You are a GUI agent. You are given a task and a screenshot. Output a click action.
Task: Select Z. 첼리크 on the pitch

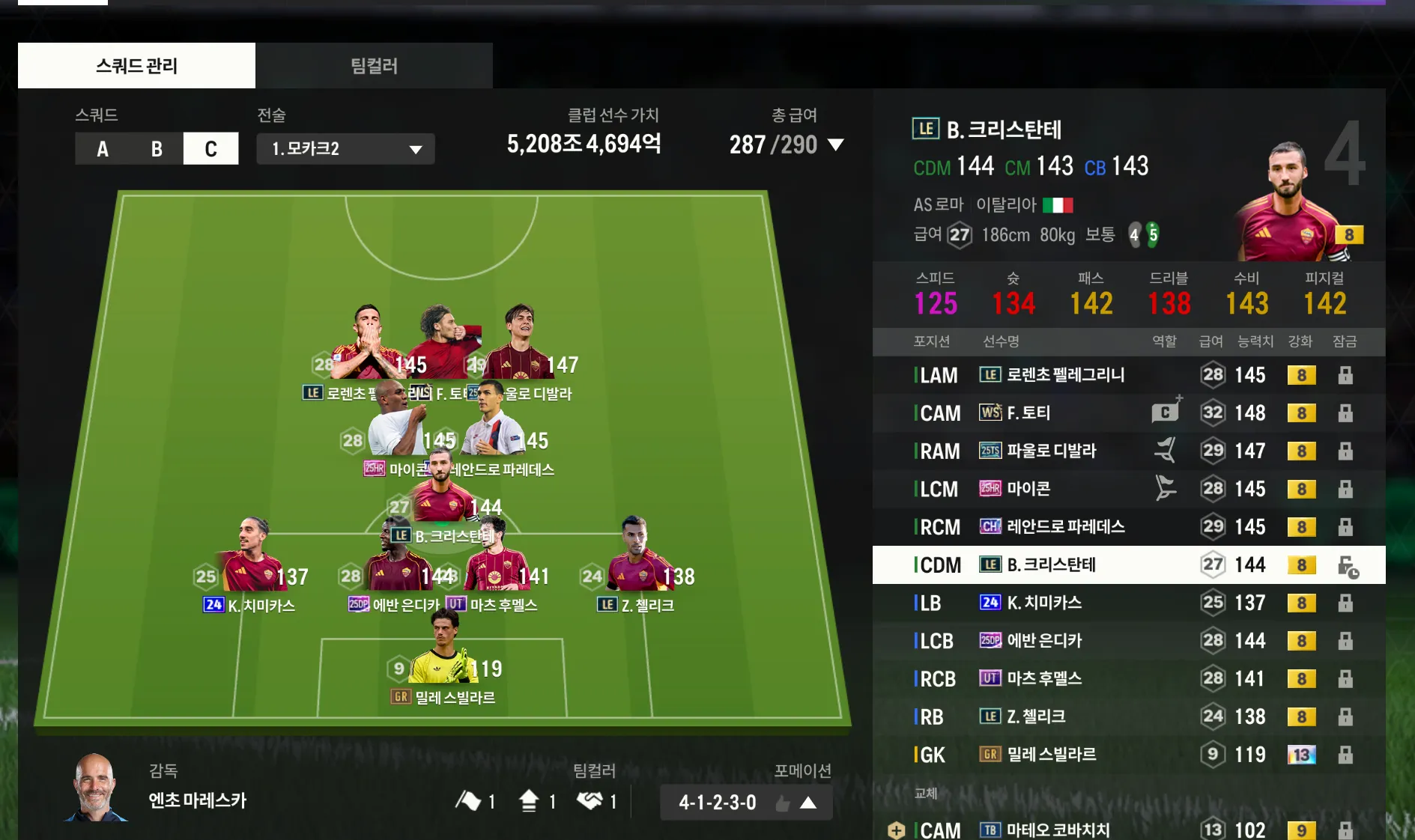pyautogui.click(x=637, y=561)
